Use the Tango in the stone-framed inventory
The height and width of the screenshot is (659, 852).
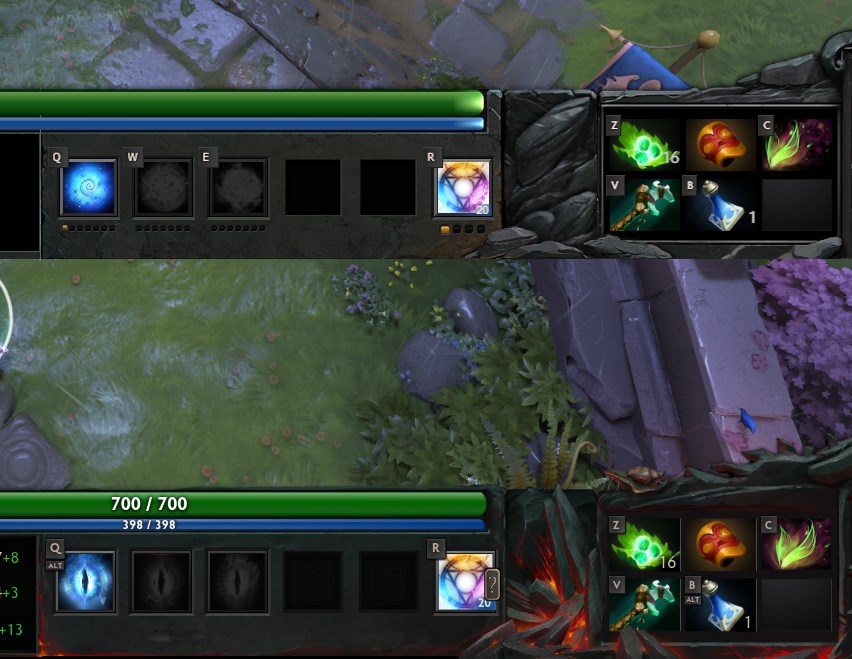[644, 145]
